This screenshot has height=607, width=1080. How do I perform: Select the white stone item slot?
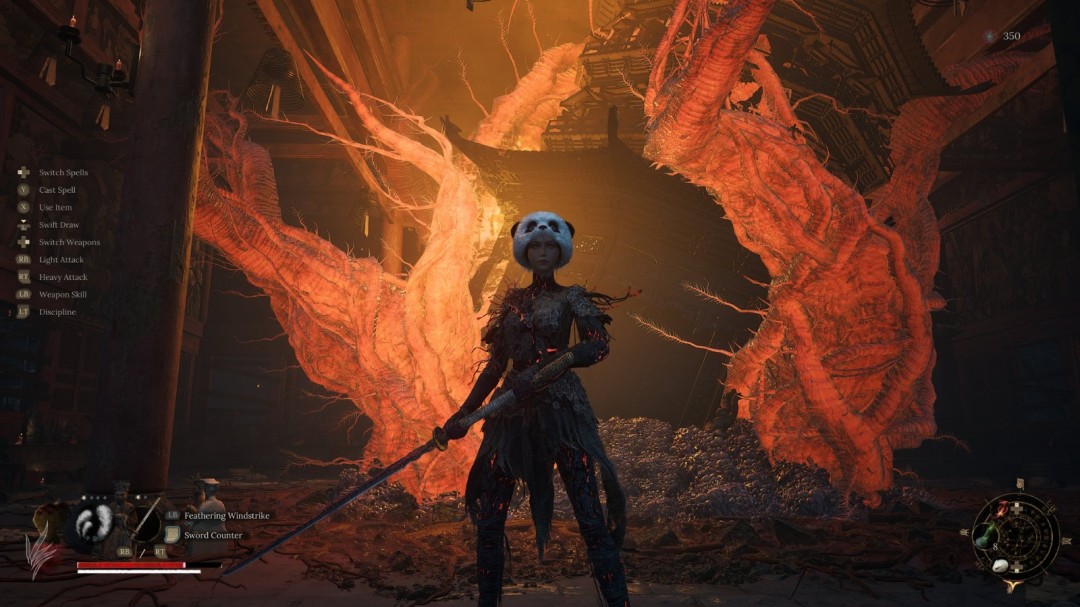click(1000, 564)
